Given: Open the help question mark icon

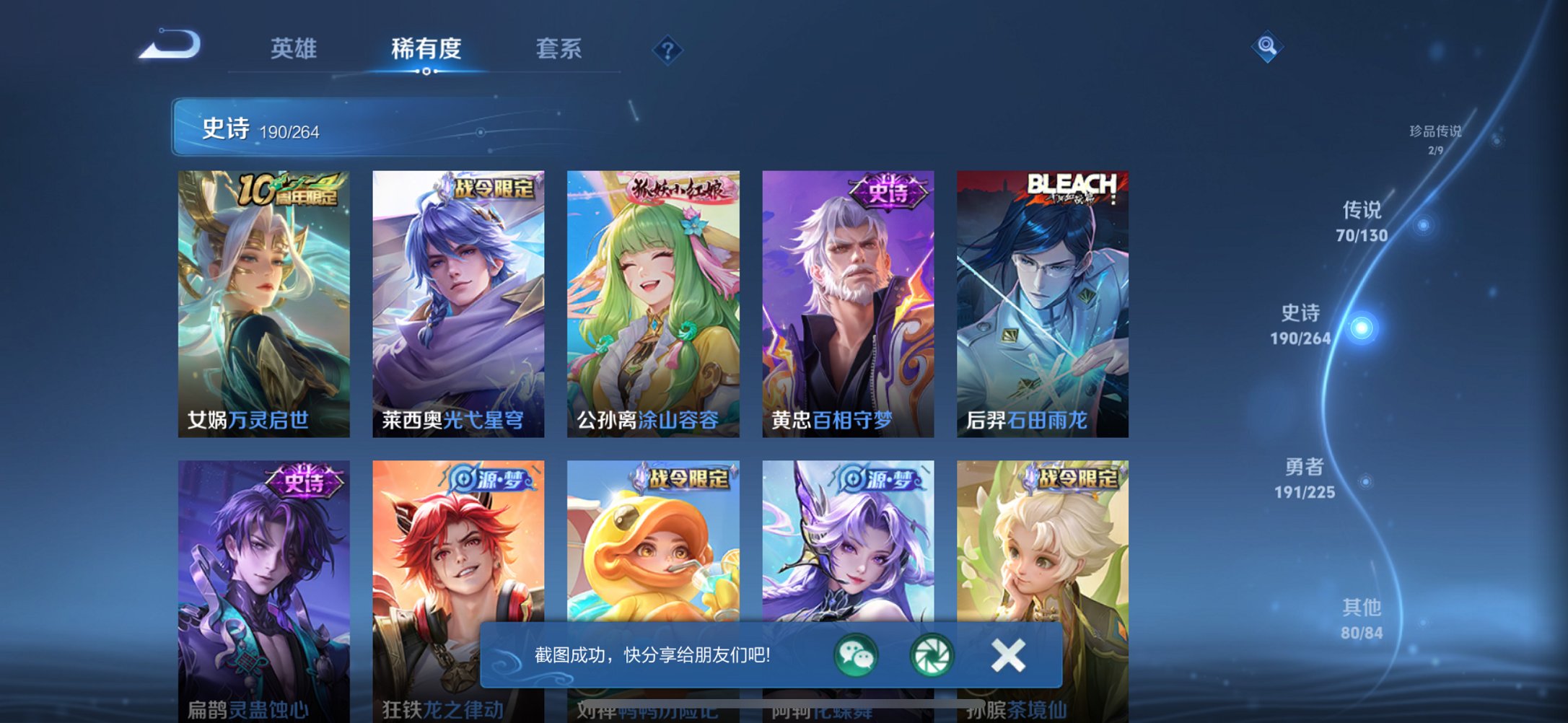Looking at the screenshot, I should pyautogui.click(x=667, y=49).
